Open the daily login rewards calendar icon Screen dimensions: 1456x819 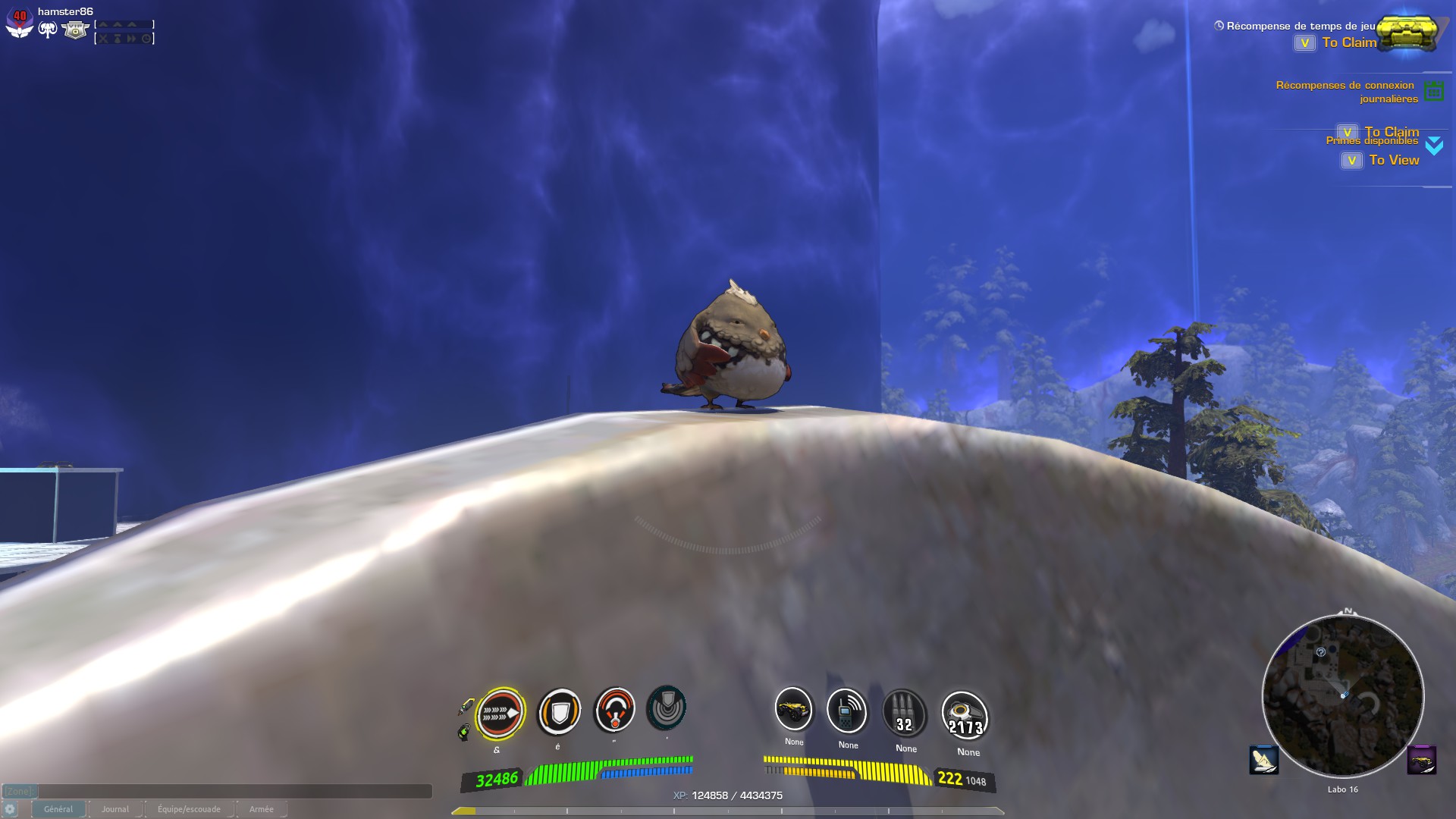coord(1434,91)
